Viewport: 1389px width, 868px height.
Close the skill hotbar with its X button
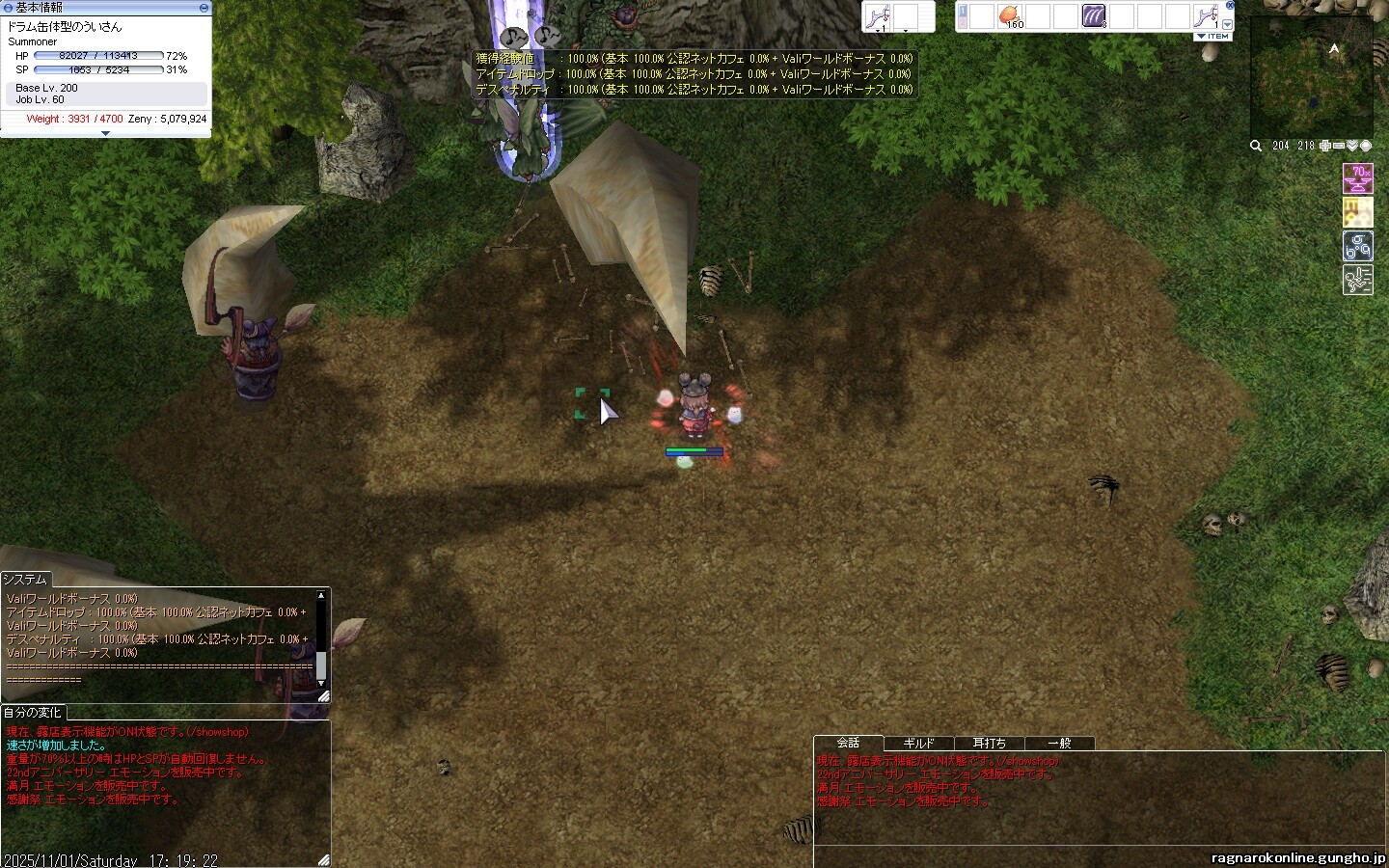1230,5
